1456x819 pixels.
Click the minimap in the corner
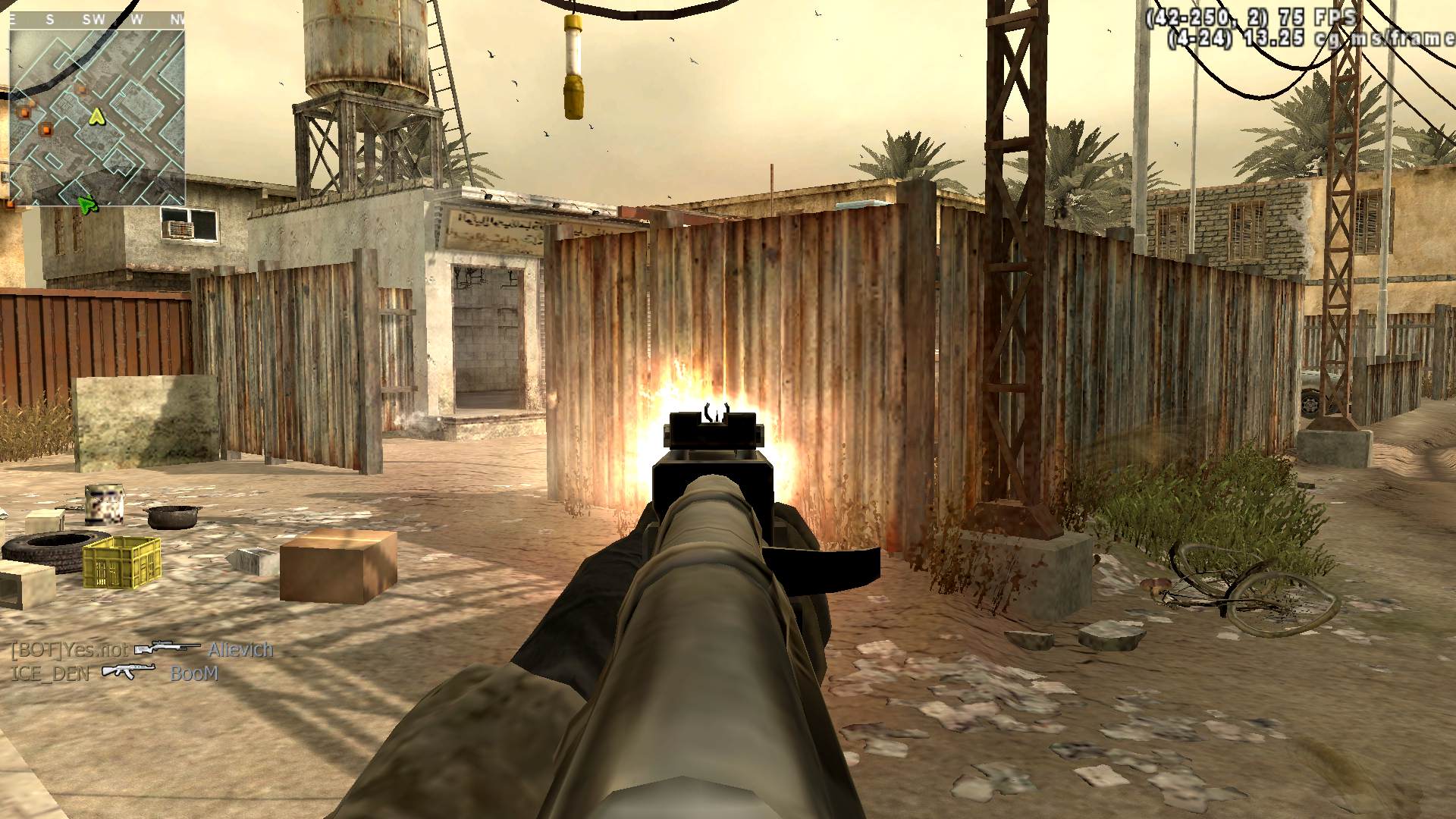coord(97,116)
